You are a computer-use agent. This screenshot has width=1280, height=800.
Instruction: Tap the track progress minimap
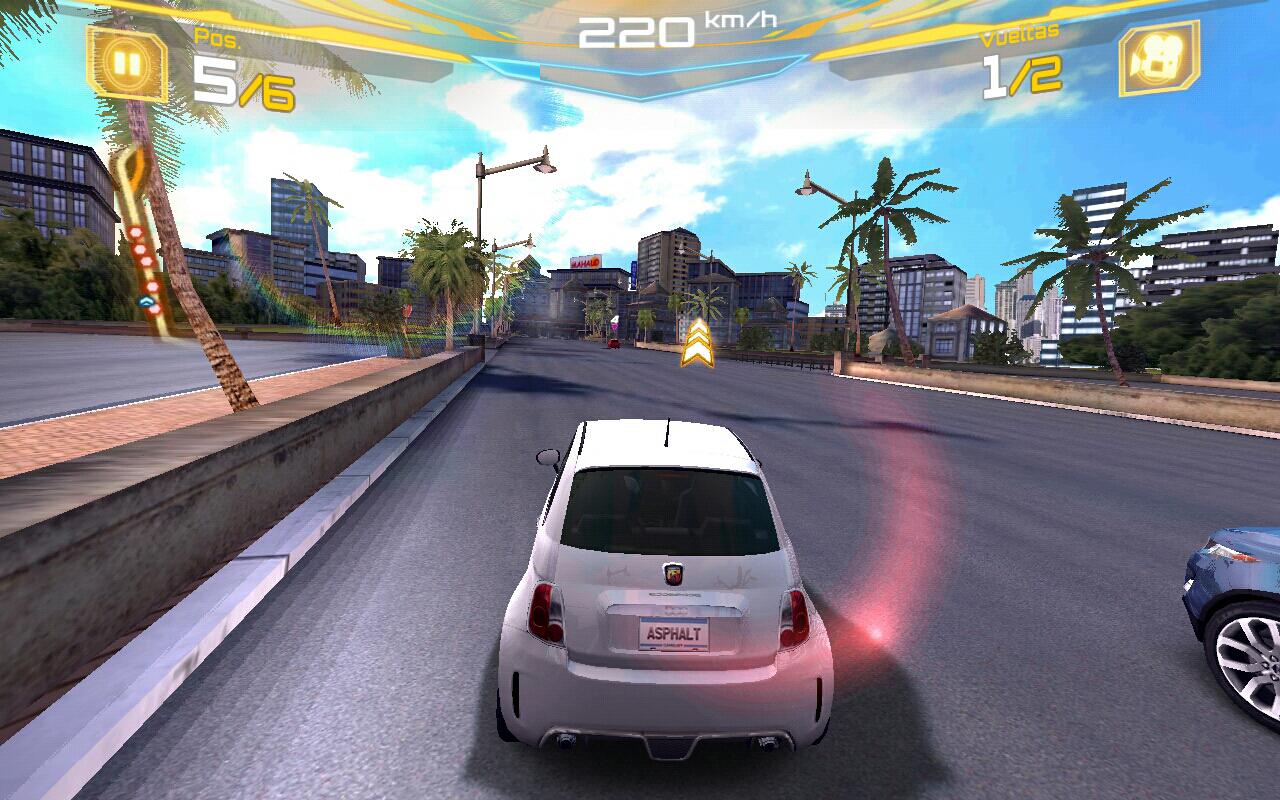tap(141, 240)
